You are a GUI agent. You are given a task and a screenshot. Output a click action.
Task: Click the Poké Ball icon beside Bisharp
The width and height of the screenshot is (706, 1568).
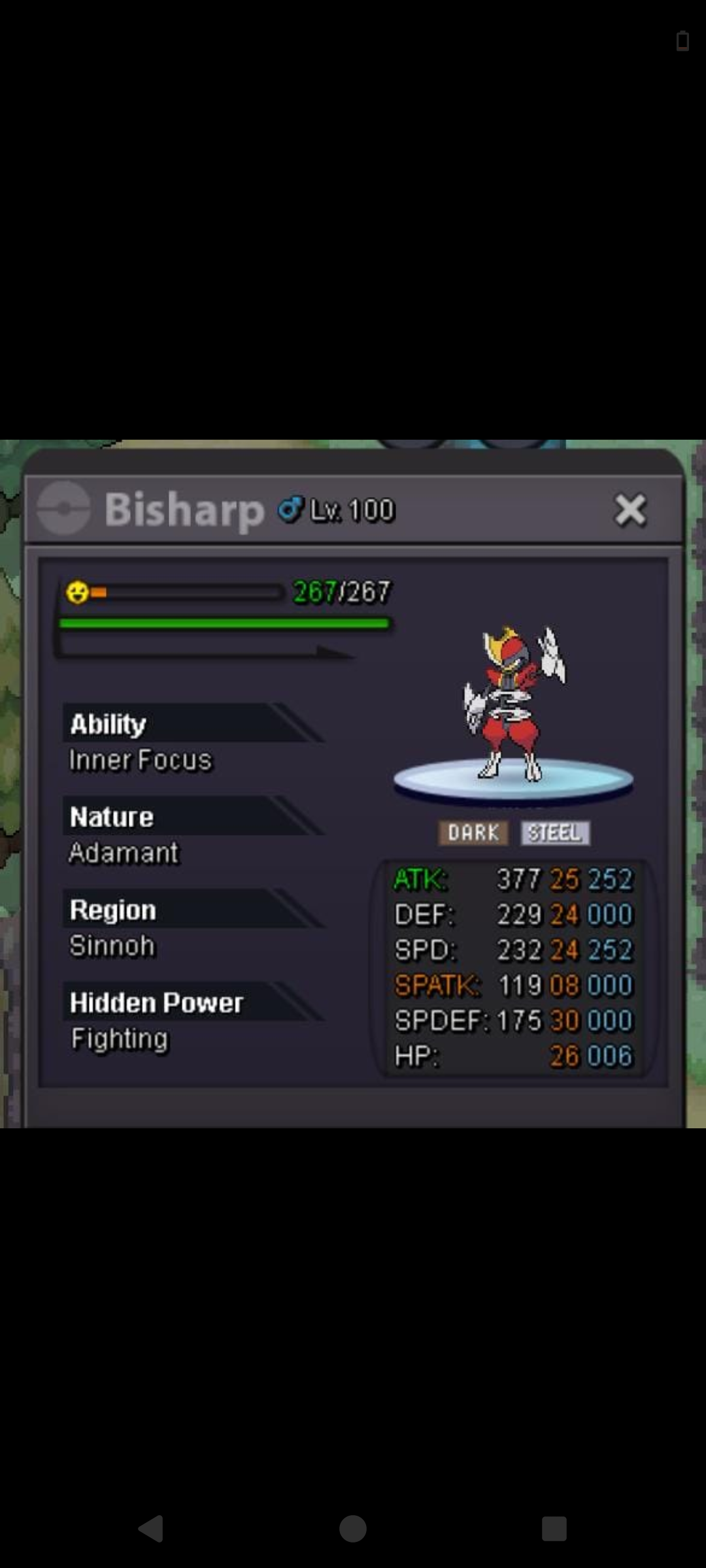[63, 508]
